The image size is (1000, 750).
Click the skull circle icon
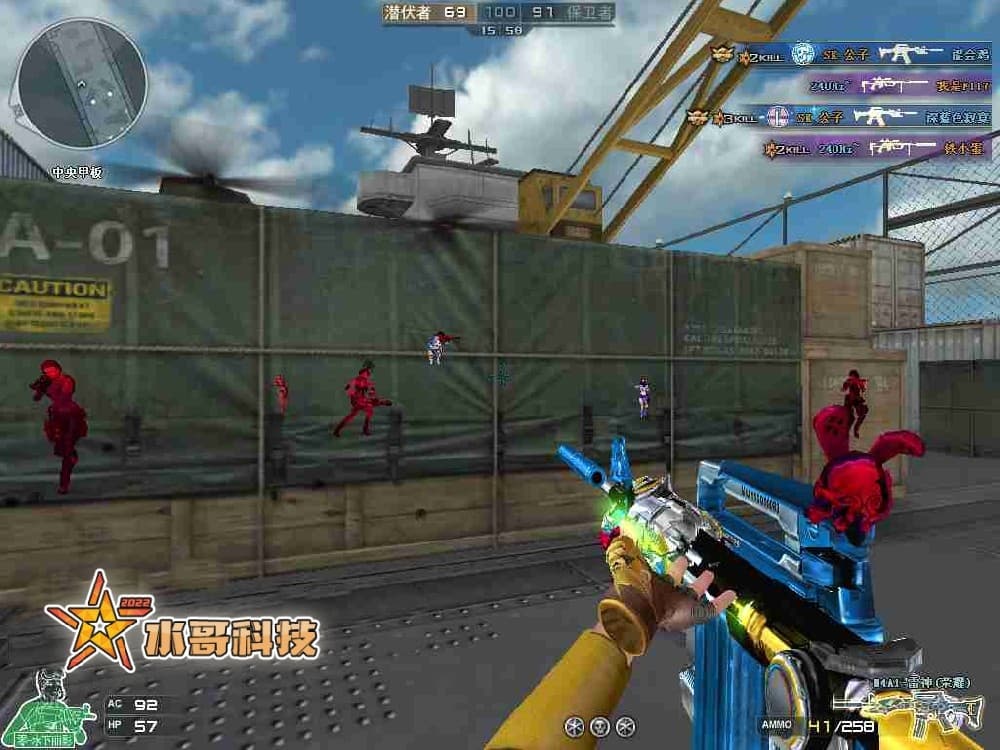[600, 726]
